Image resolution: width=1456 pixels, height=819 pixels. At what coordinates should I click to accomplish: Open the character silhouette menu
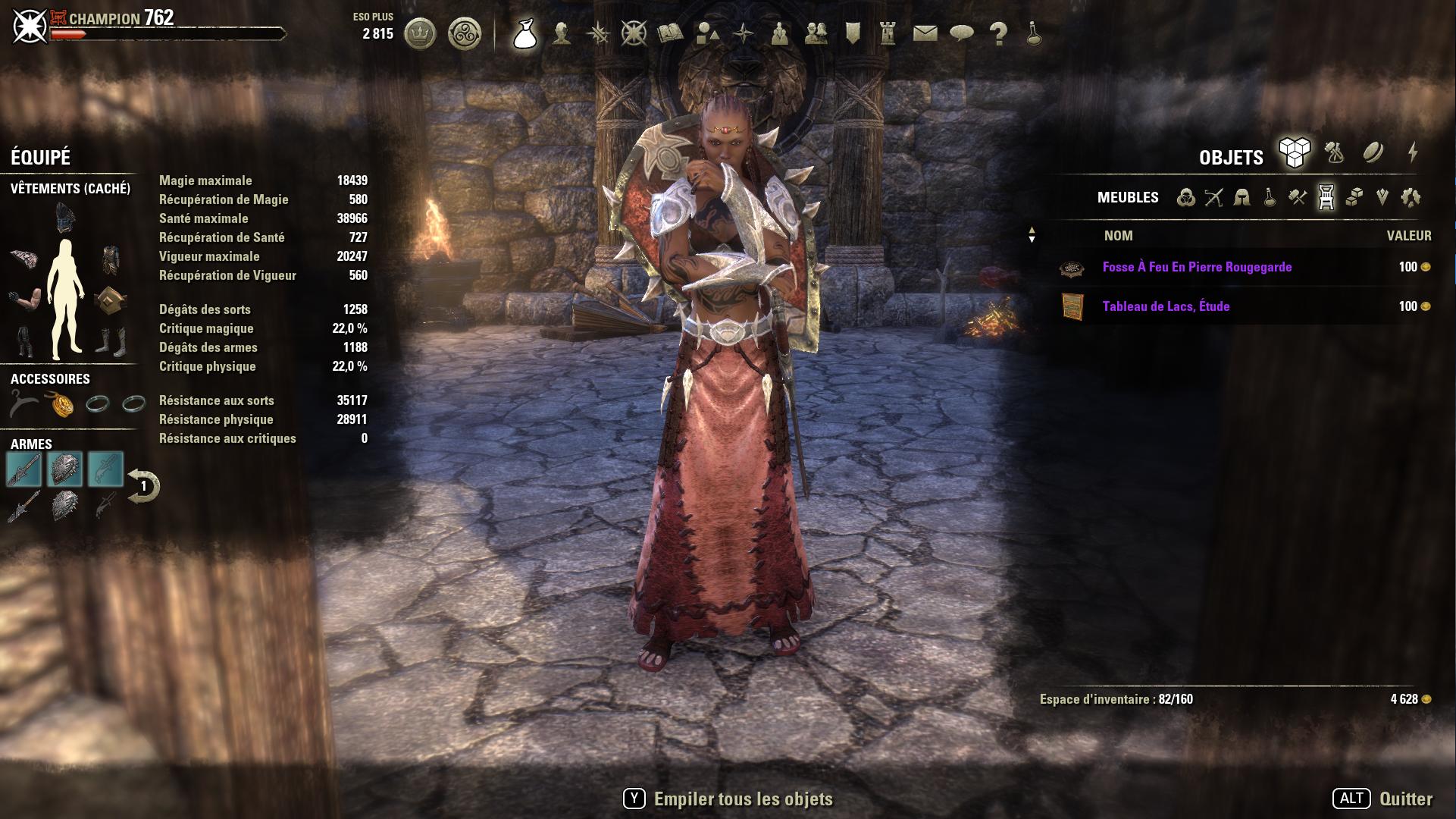[x=562, y=33]
